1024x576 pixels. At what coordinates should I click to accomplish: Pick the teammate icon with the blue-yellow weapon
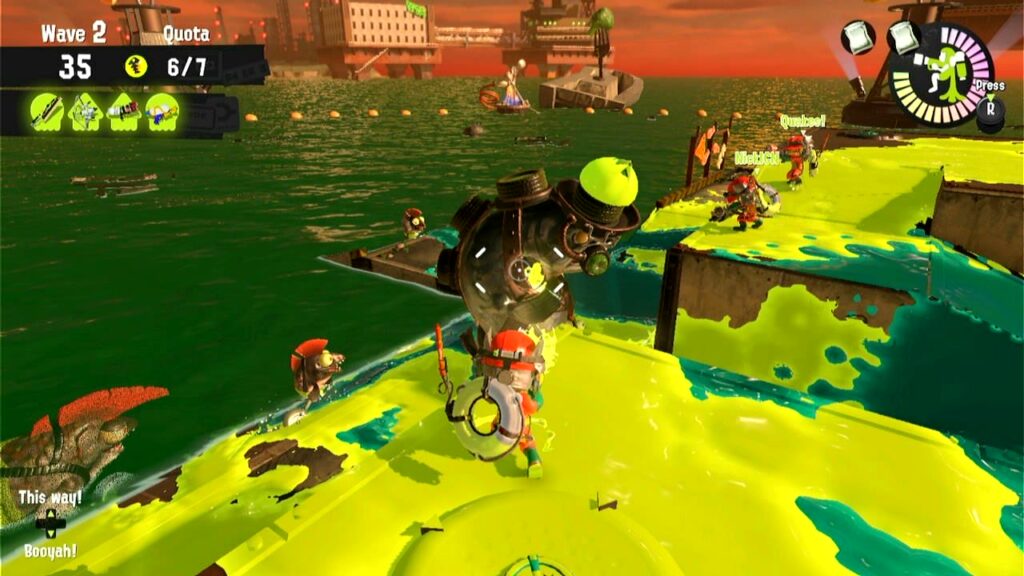point(161,112)
